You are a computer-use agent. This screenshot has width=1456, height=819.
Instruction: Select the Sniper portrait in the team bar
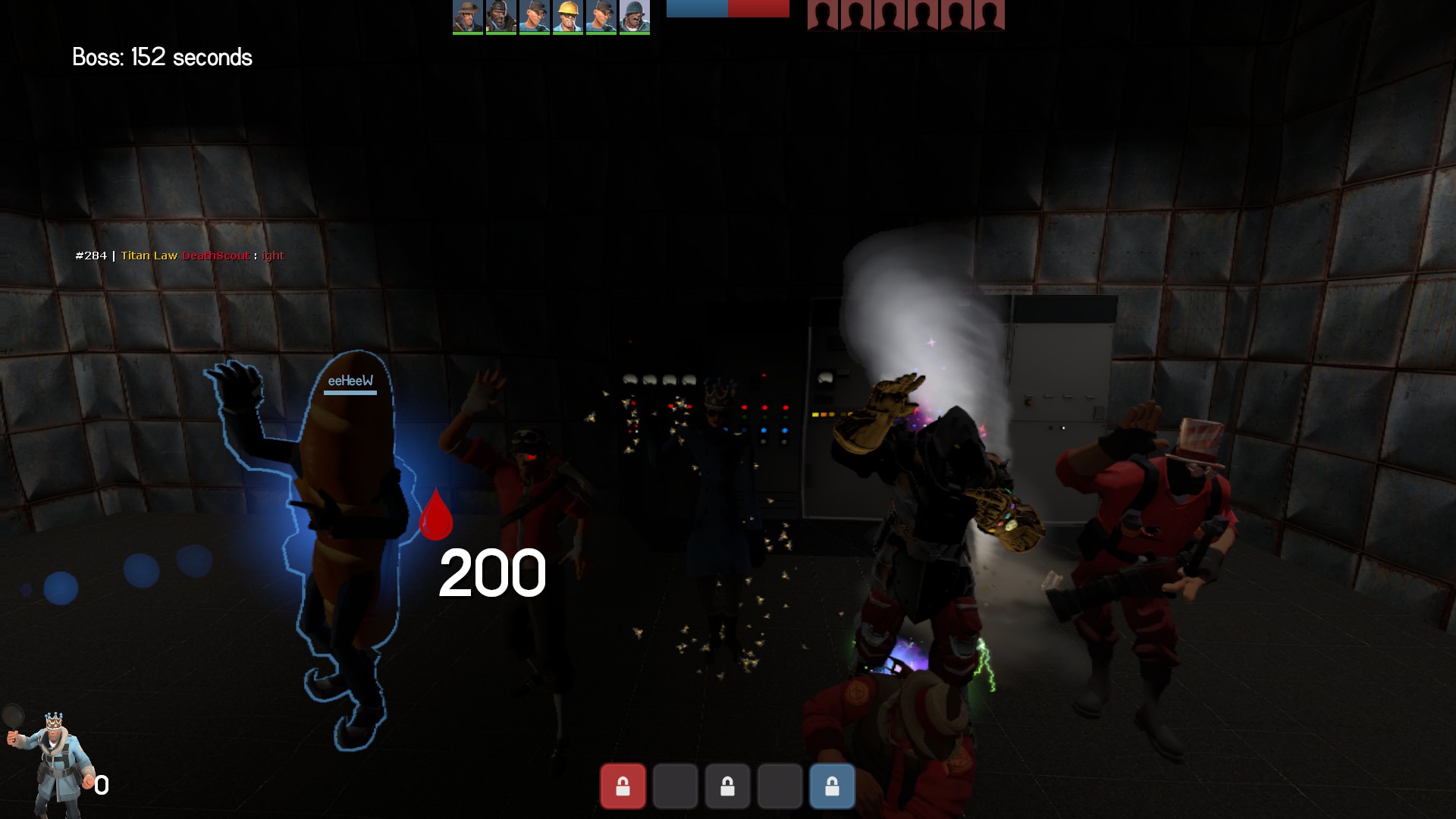467,17
